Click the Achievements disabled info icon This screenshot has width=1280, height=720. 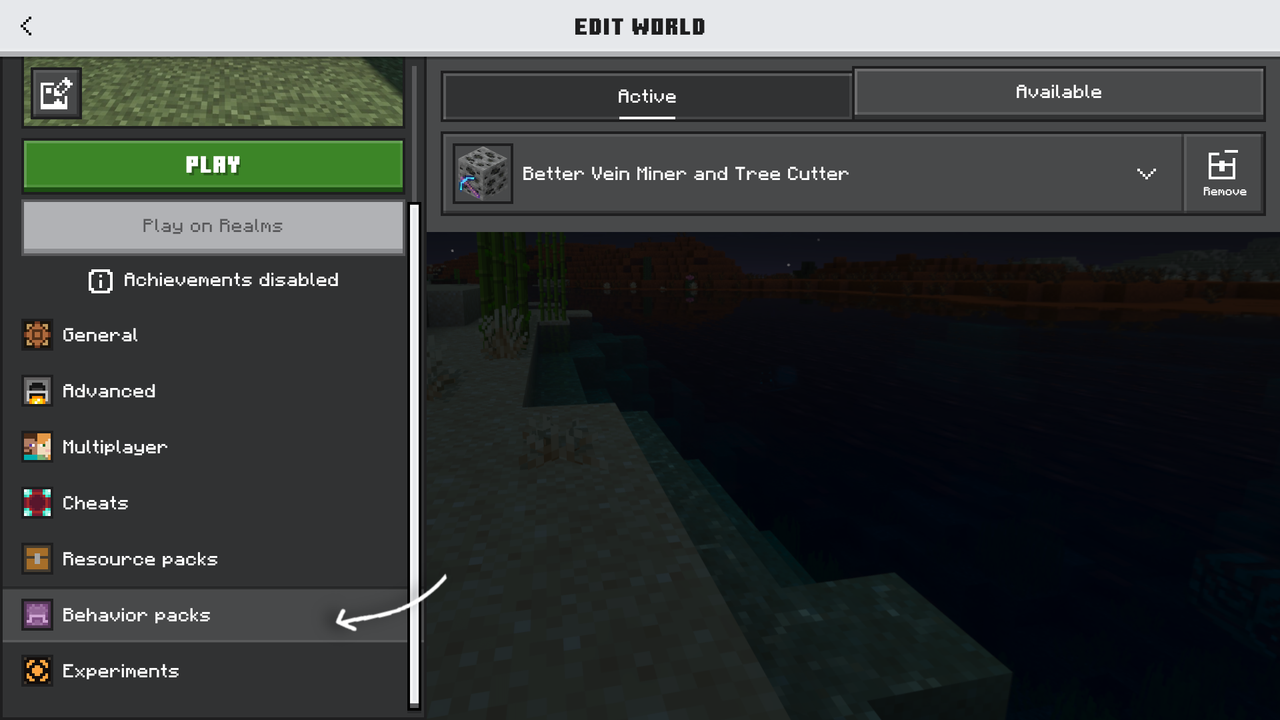[x=100, y=281]
